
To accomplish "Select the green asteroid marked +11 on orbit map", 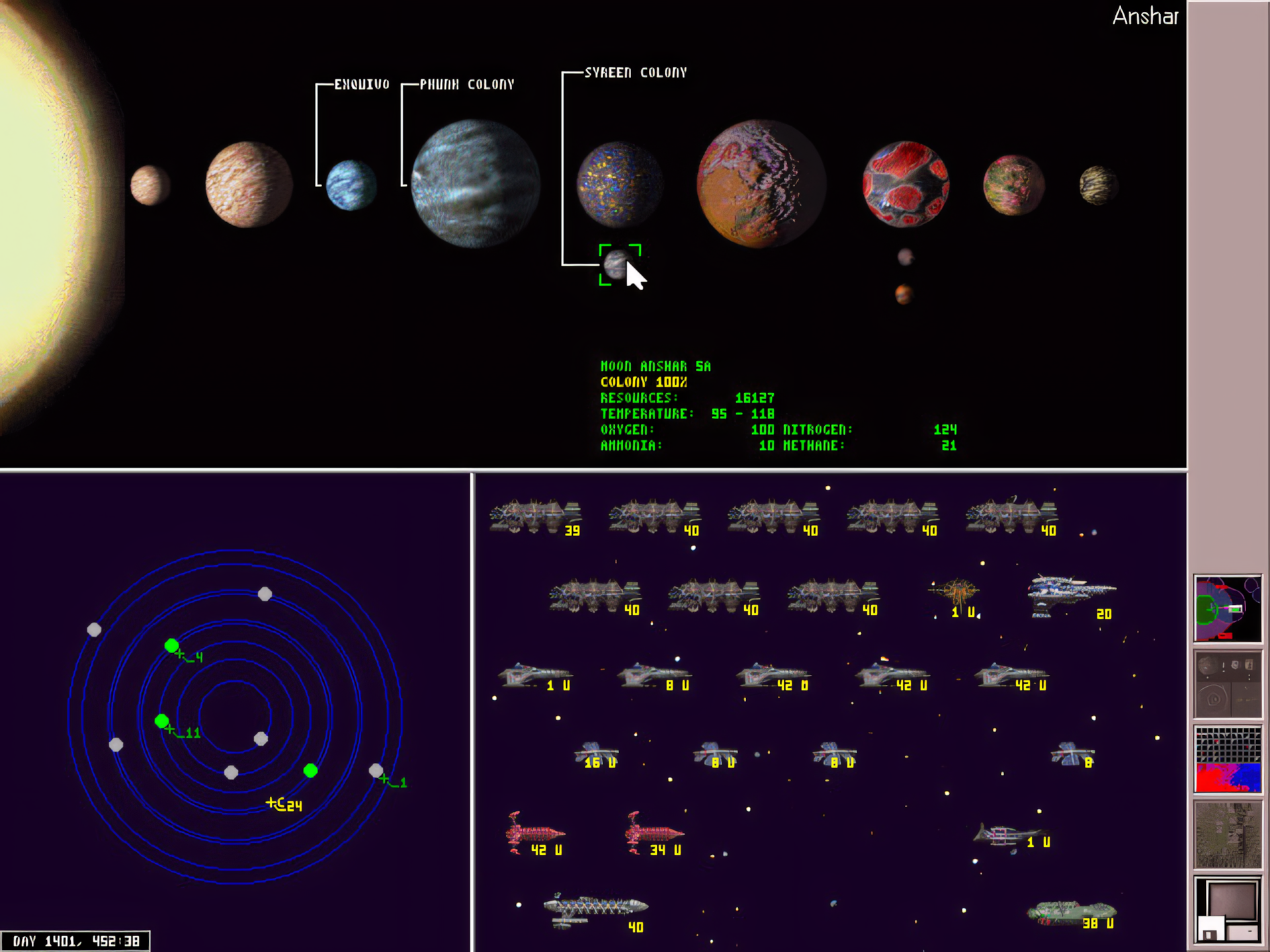I will [x=162, y=722].
